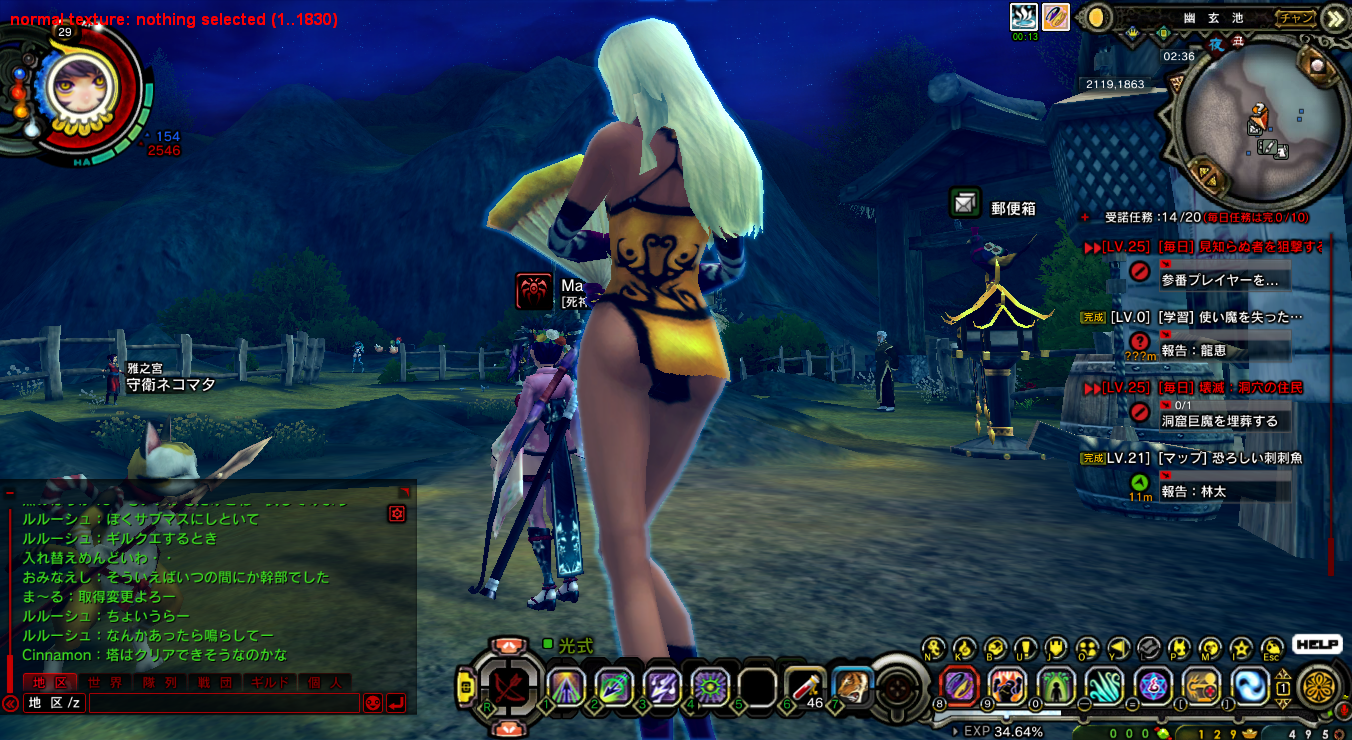This screenshot has height=740, width=1352.
Task: Click the Esc system menu icon
Action: pyautogui.click(x=1272, y=649)
